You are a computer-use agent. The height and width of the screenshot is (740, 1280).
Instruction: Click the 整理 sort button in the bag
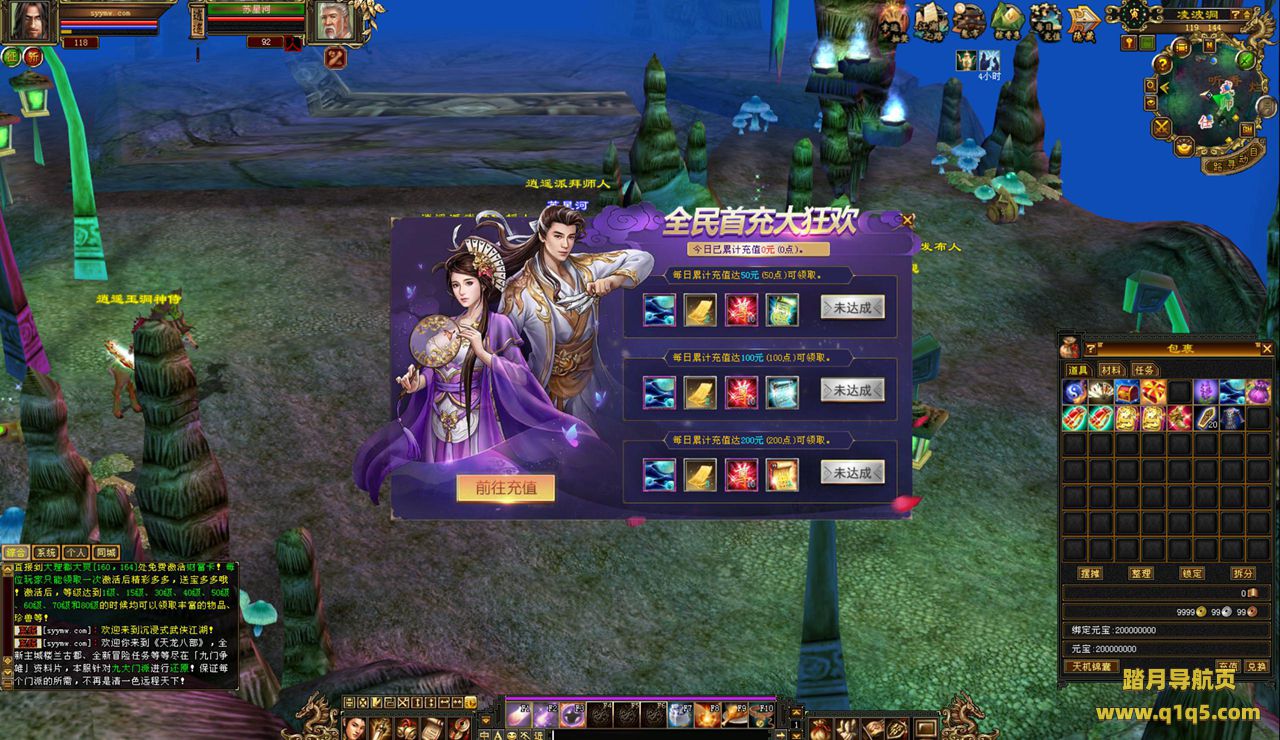click(1141, 574)
